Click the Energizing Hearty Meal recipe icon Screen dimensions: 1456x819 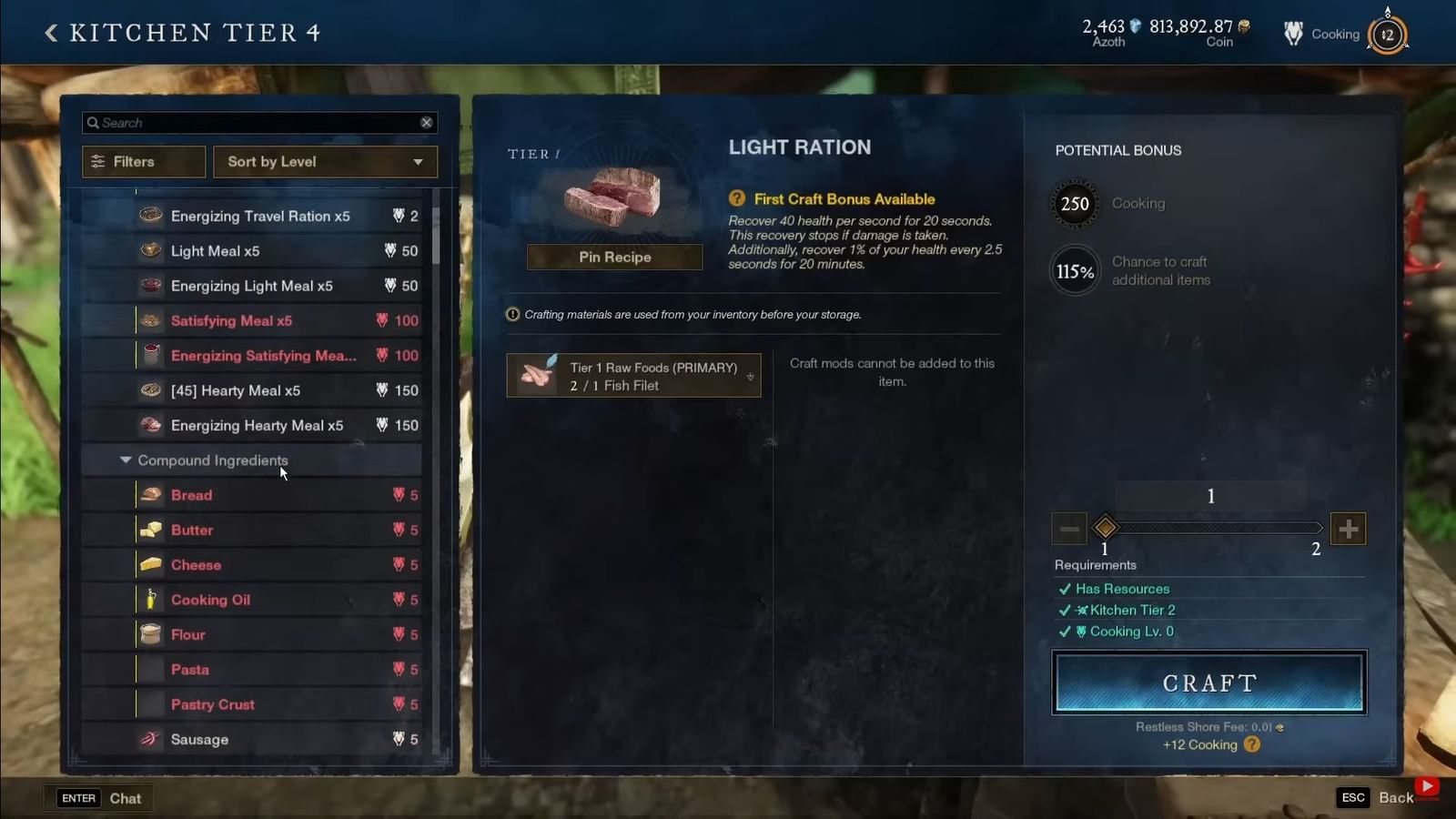(x=150, y=425)
